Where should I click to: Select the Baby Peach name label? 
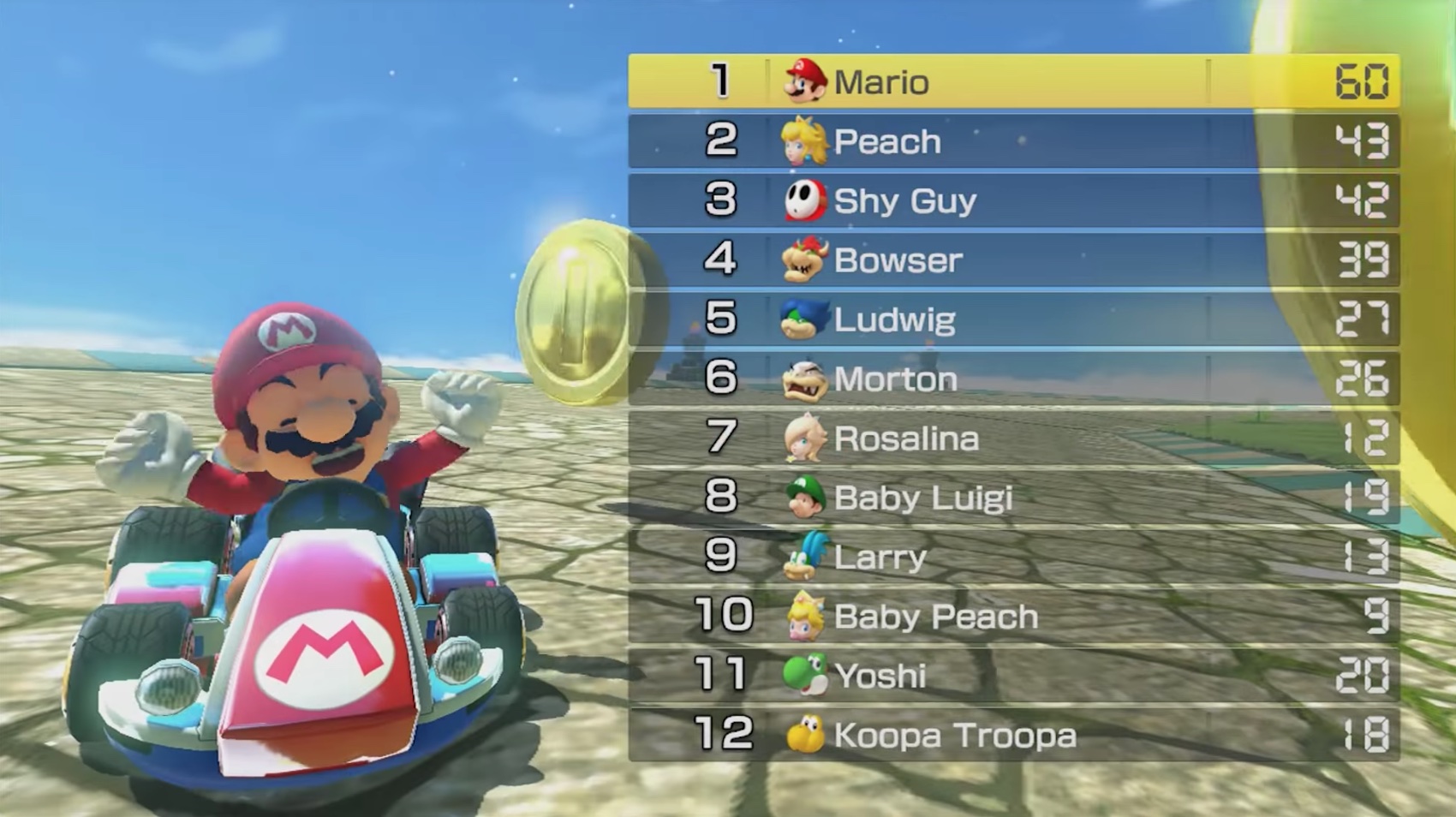click(936, 617)
